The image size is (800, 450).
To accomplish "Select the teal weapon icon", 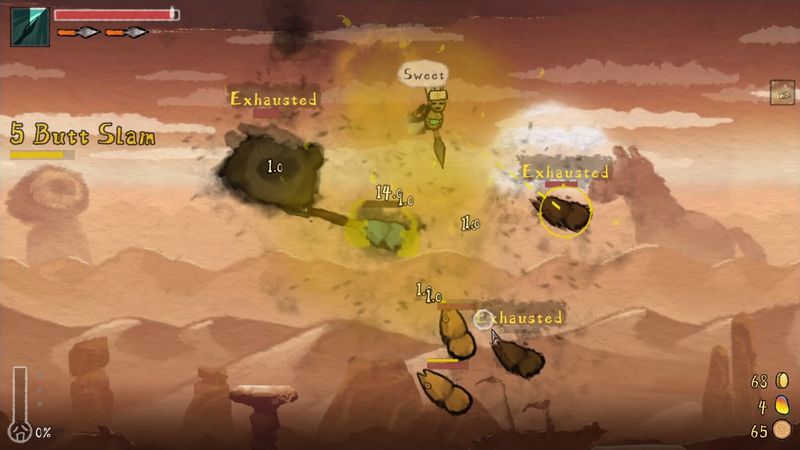I will [29, 27].
